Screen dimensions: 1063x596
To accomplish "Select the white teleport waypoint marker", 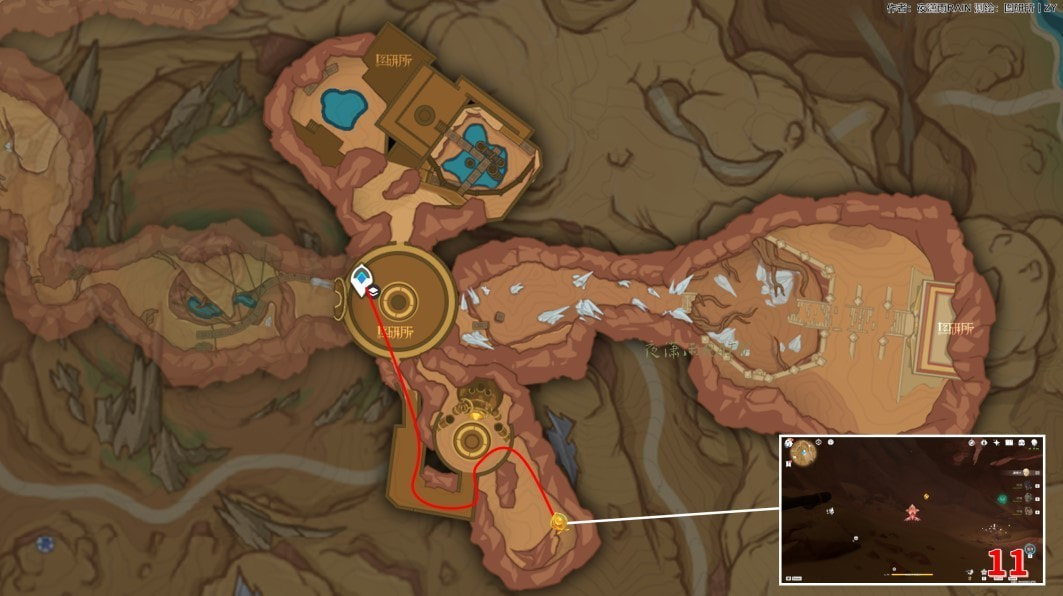I will click(361, 281).
